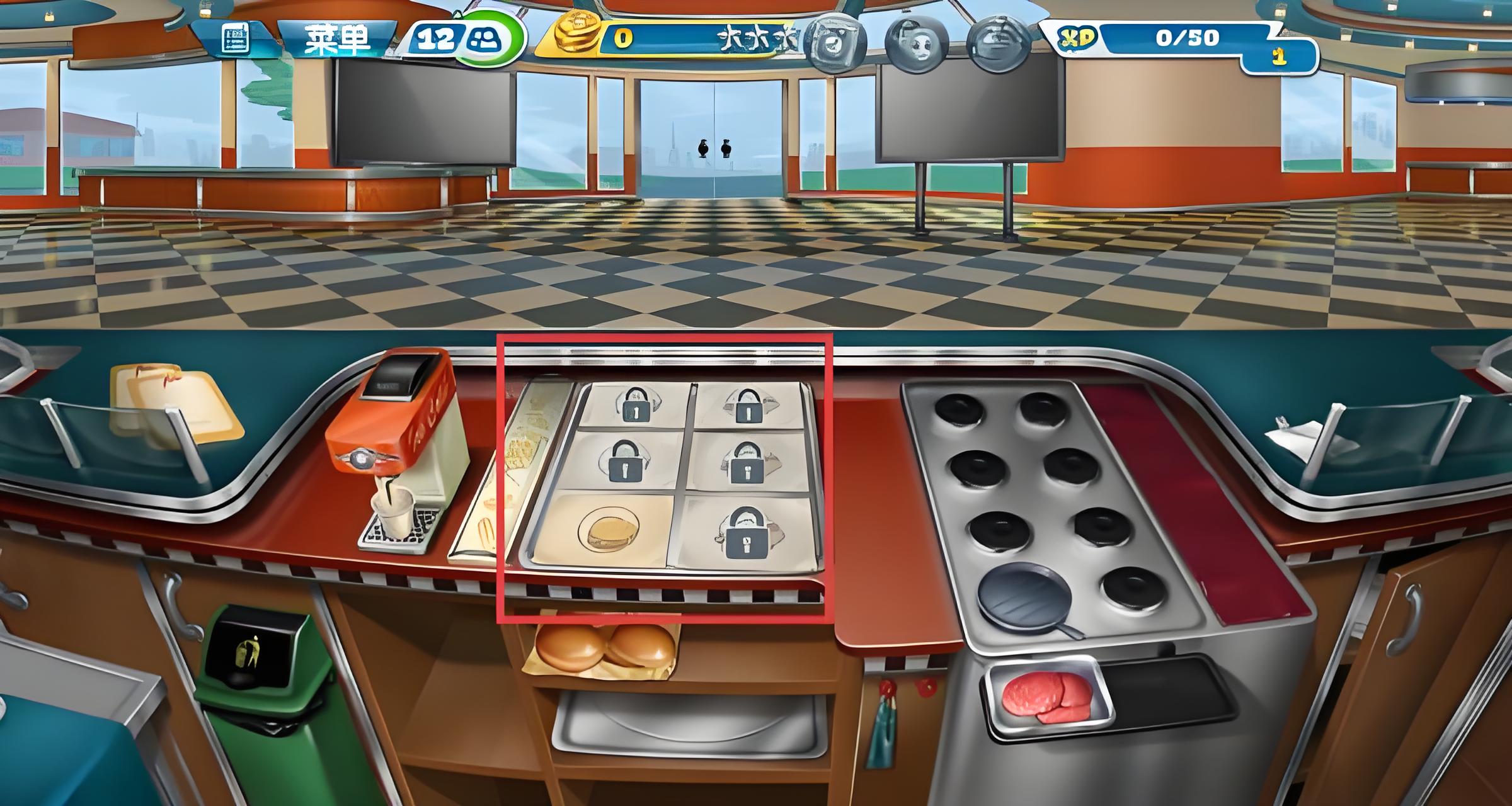Select the plate holding a burger bun
Screen dimensions: 1512x806
coord(608,530)
